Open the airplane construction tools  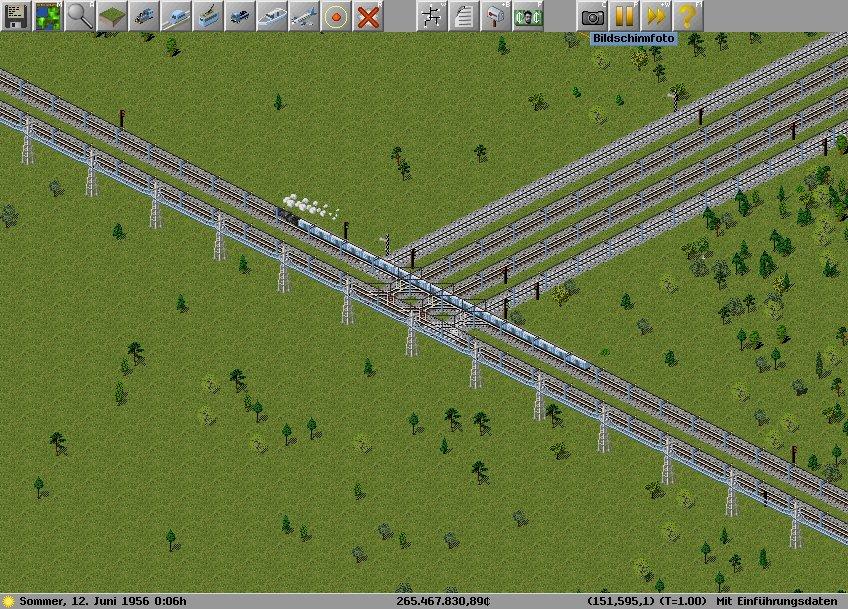click(x=304, y=16)
